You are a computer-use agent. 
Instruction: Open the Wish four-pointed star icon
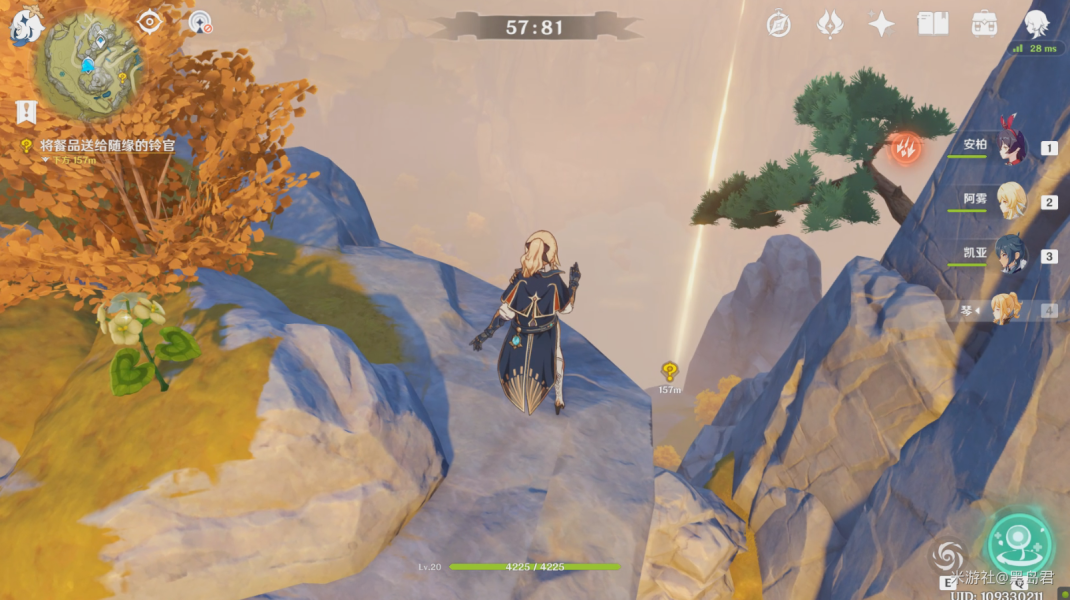tap(881, 24)
